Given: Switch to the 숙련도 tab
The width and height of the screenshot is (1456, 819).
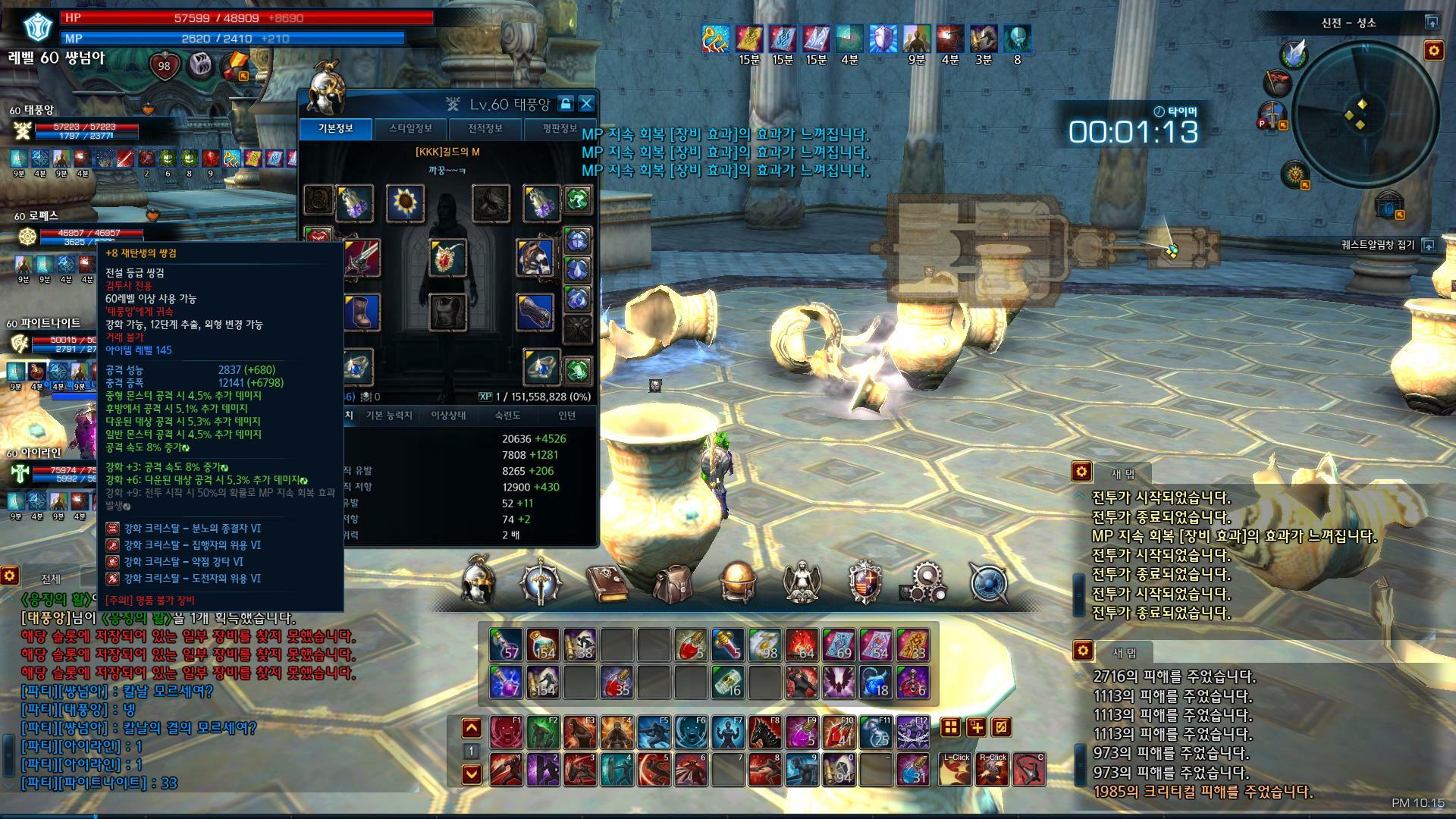Looking at the screenshot, I should [x=507, y=416].
